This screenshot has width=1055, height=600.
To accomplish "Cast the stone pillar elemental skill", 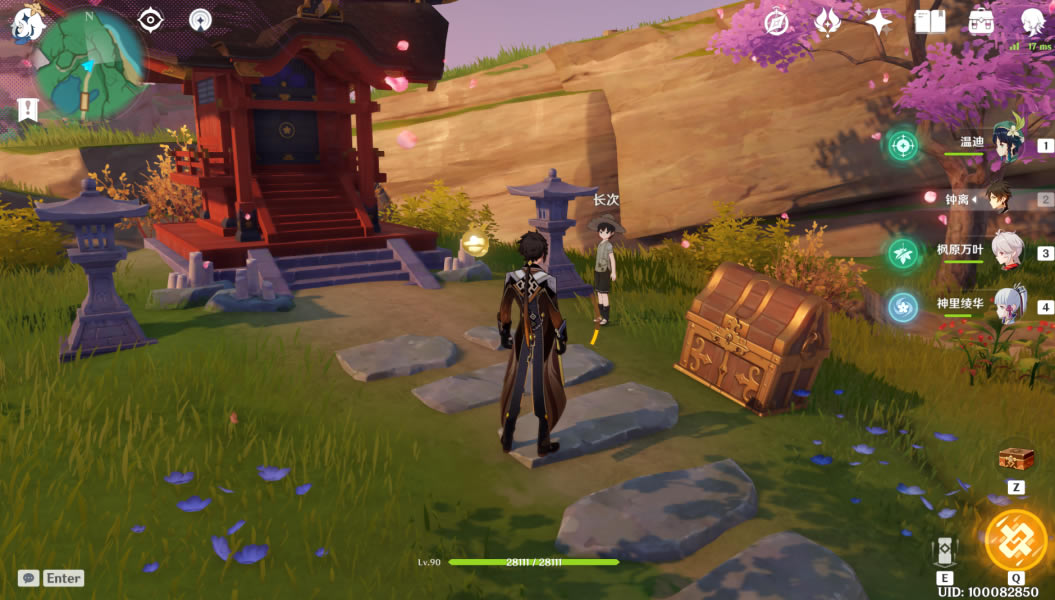I will coord(945,551).
